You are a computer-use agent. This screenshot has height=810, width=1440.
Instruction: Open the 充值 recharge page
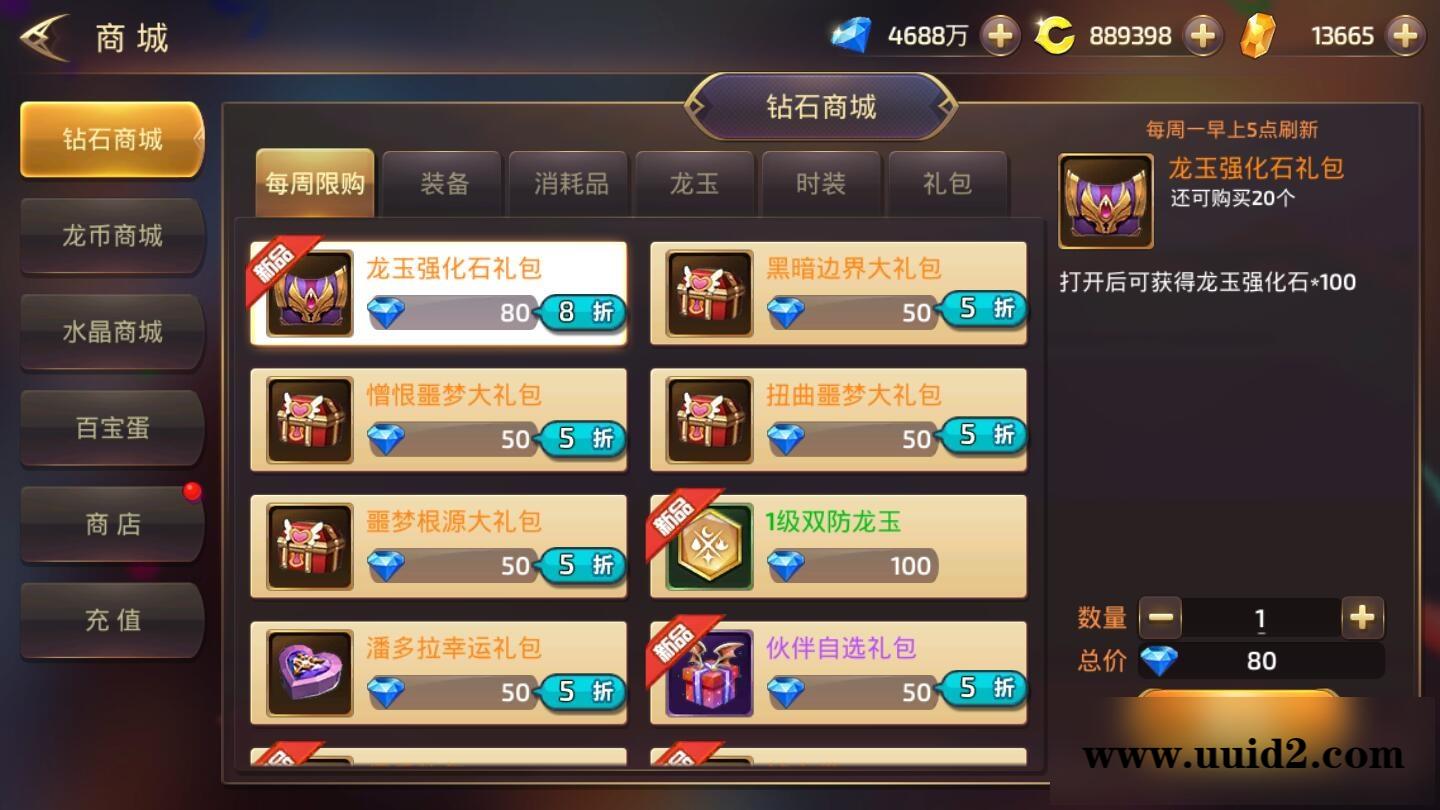click(x=111, y=620)
